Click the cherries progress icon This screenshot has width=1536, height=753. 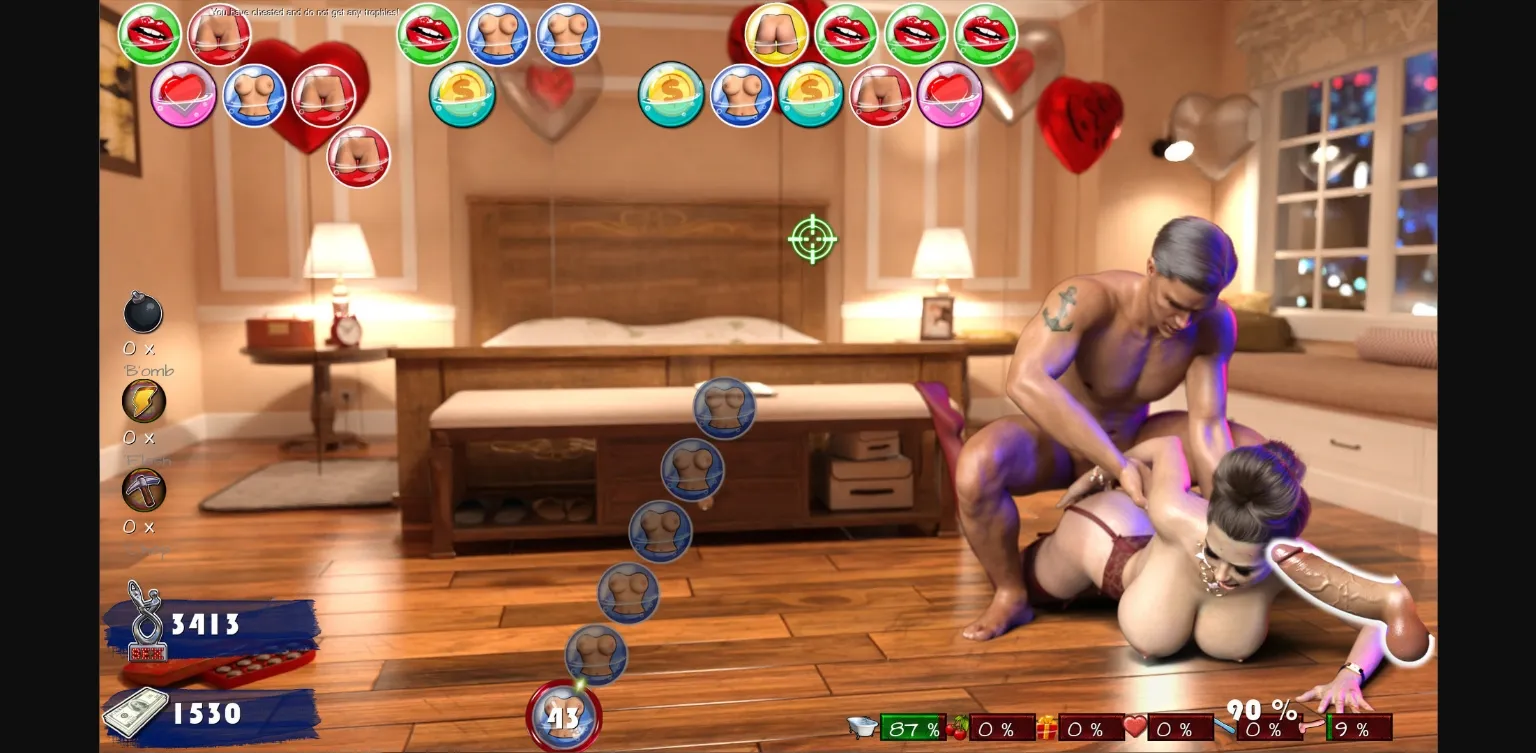tap(953, 727)
